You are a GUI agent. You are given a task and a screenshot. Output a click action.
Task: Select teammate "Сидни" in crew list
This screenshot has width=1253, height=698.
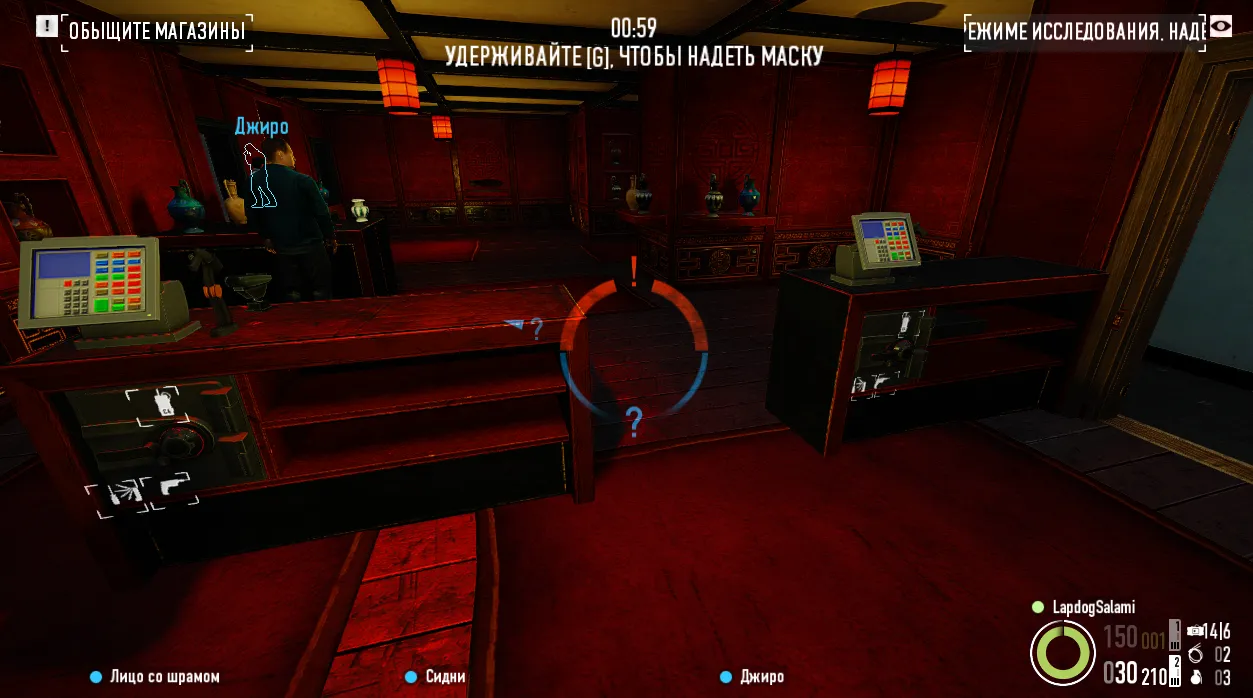(445, 677)
